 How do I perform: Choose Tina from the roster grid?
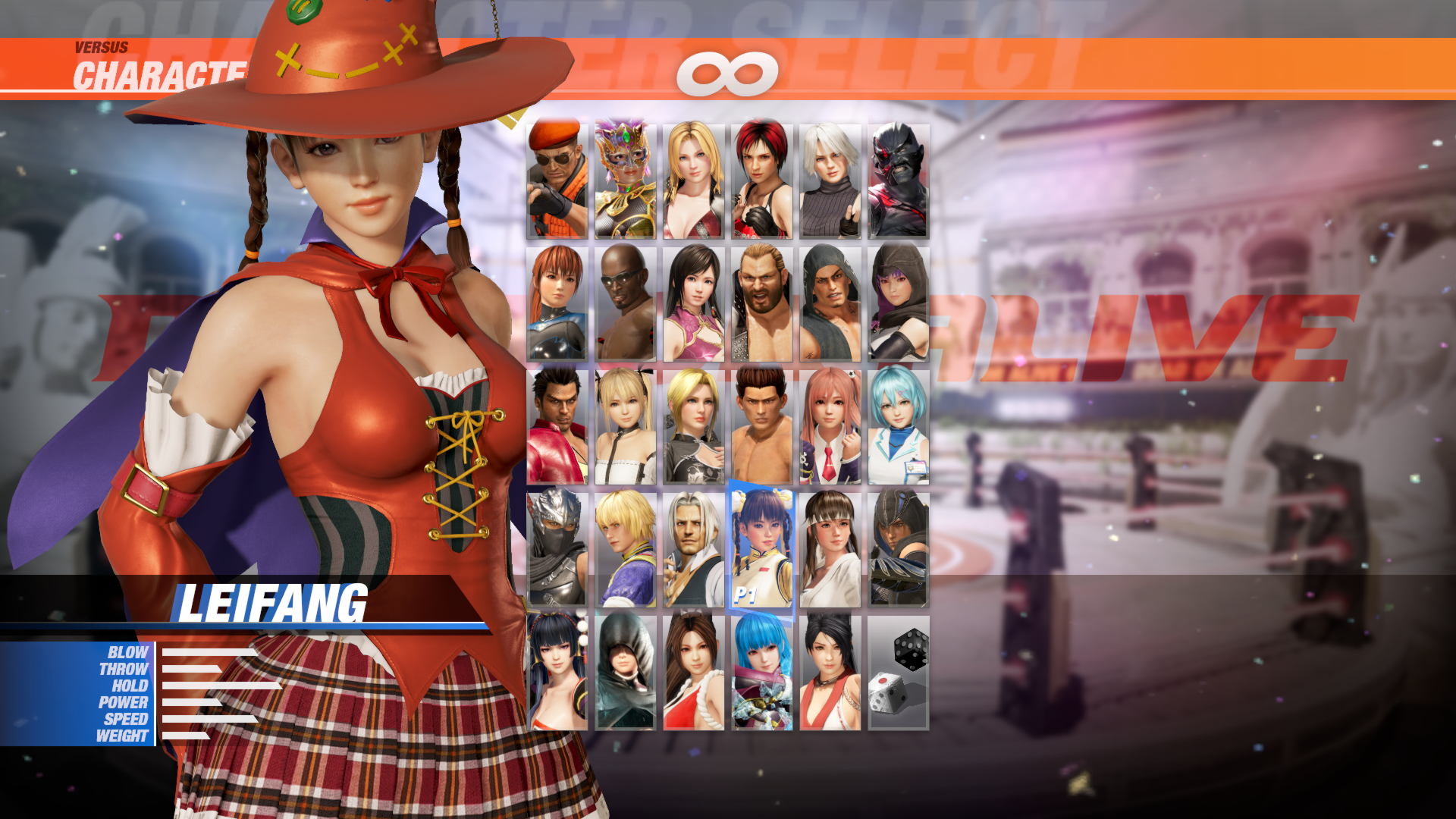pyautogui.click(x=694, y=174)
